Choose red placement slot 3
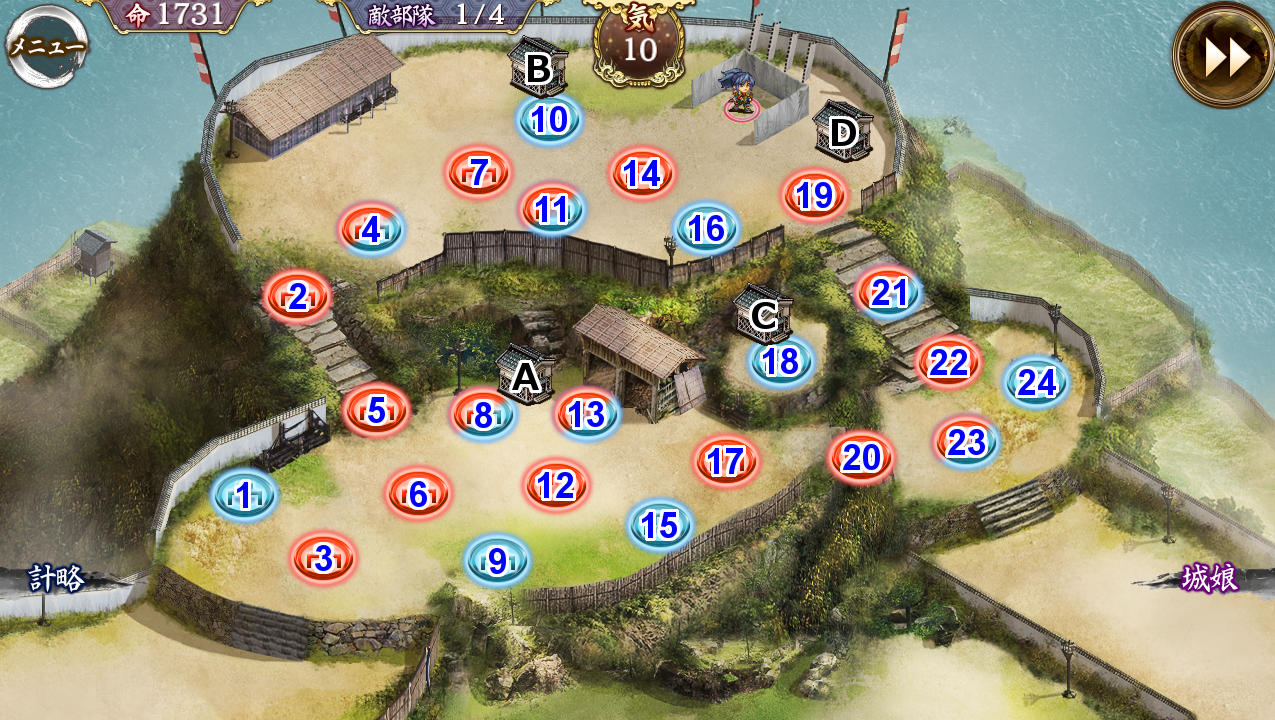Image resolution: width=1275 pixels, height=720 pixels. 323,559
